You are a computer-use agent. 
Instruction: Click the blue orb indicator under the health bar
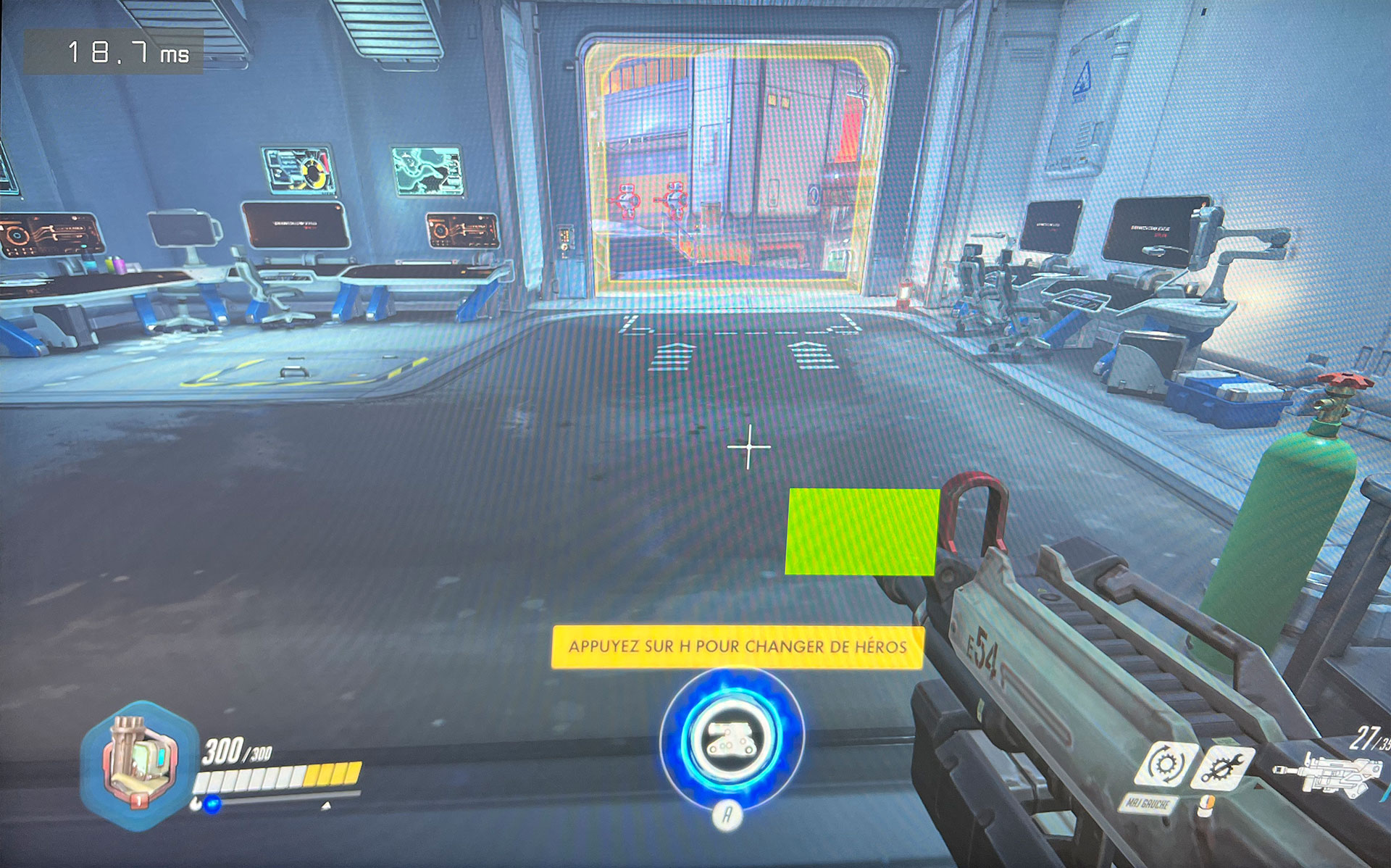(x=212, y=804)
